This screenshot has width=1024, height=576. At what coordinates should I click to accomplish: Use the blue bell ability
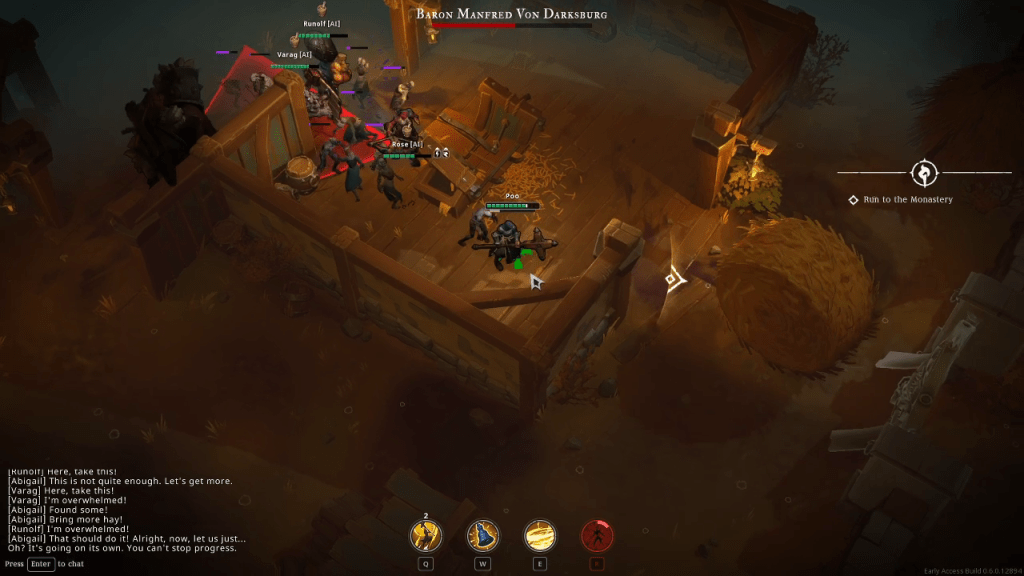click(483, 536)
